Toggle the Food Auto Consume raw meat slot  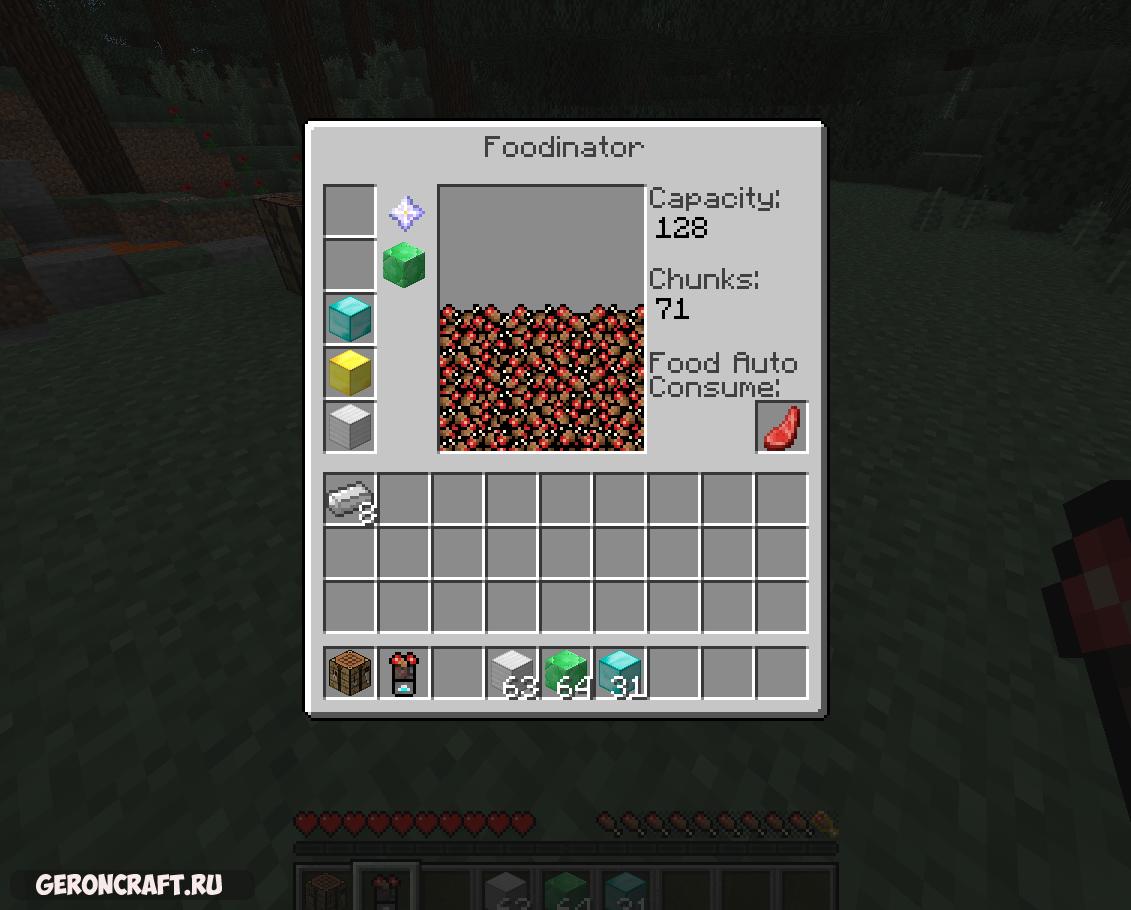tap(781, 427)
